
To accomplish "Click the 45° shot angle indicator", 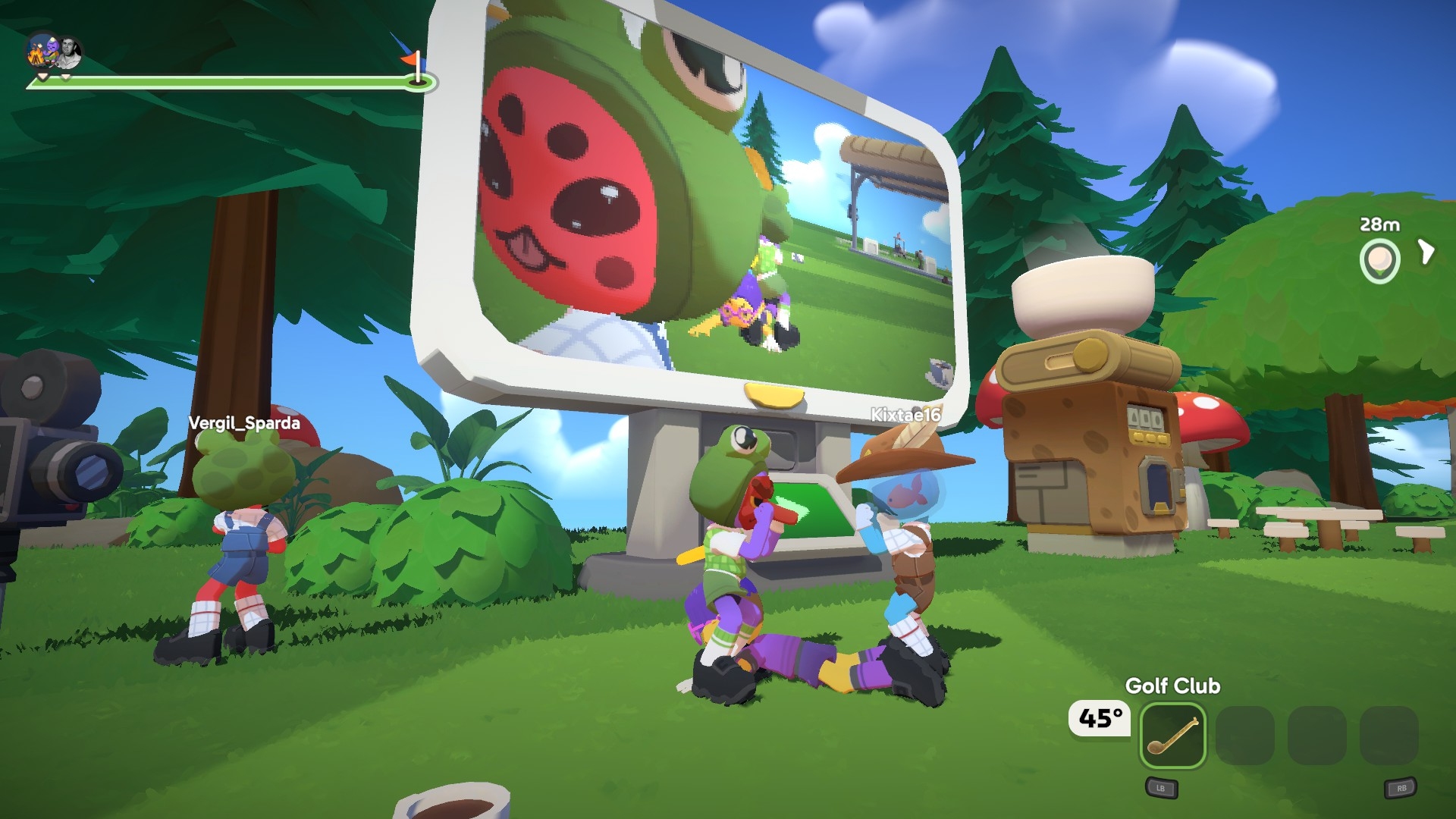I will (1100, 718).
